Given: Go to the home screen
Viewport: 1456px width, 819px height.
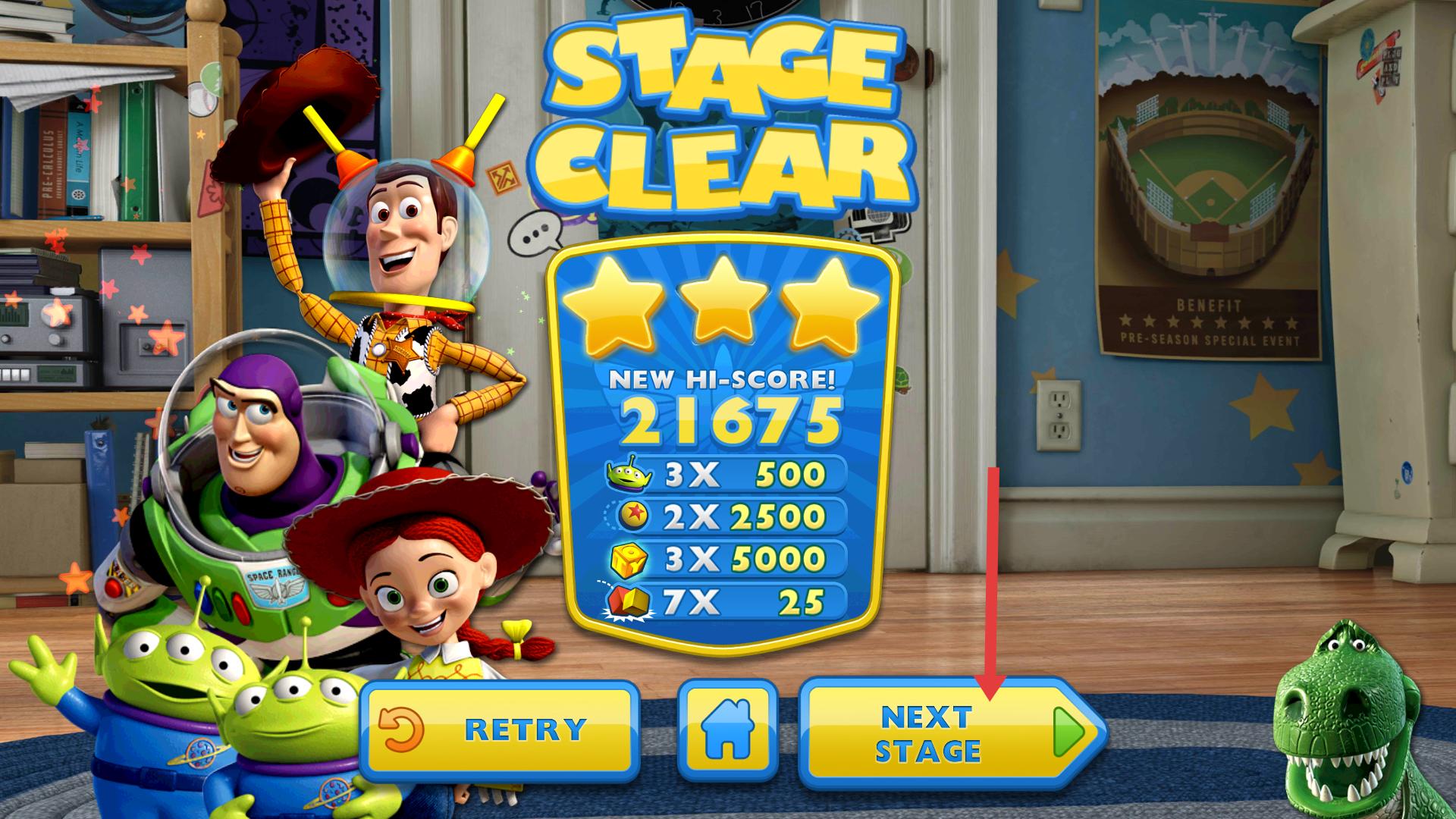Looking at the screenshot, I should pos(727,730).
